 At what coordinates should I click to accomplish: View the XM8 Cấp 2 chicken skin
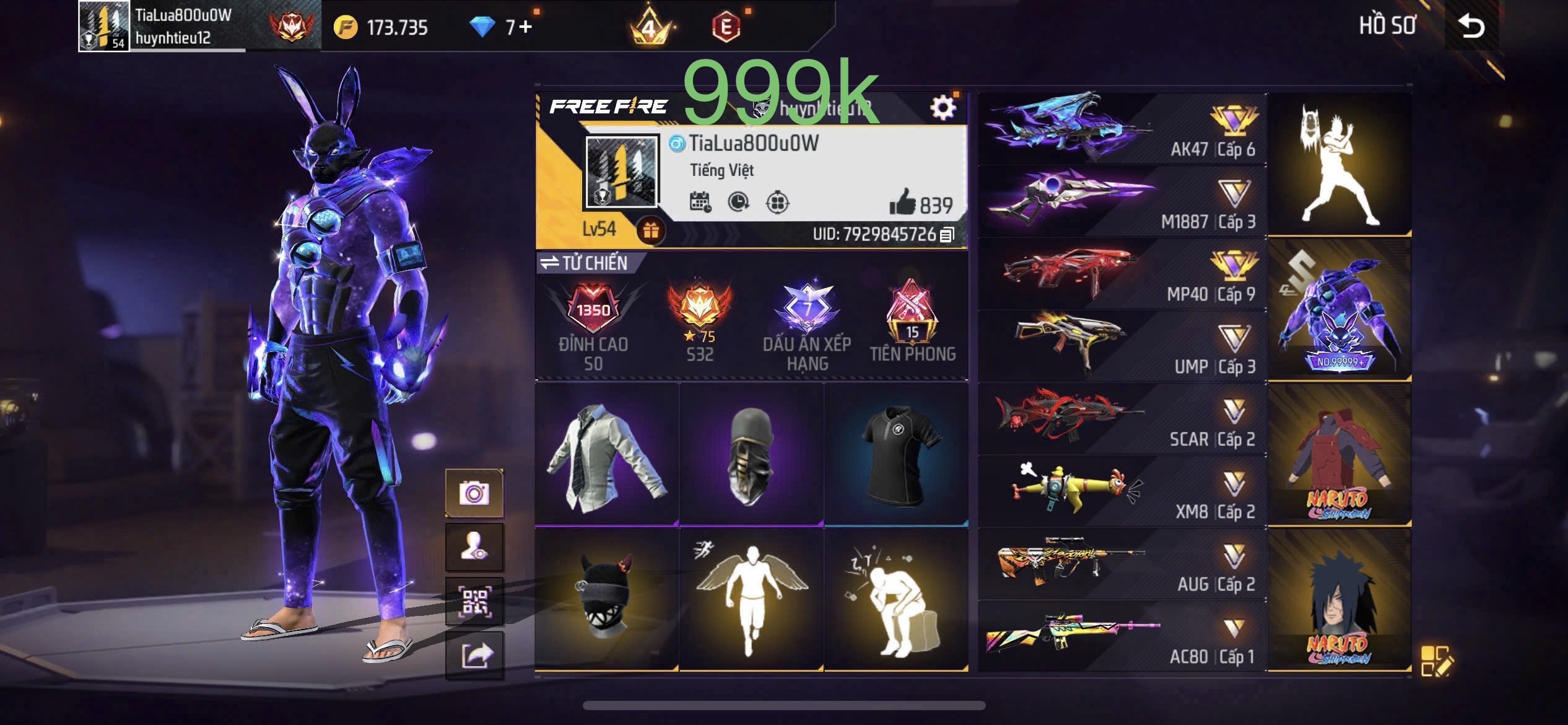(1122, 491)
